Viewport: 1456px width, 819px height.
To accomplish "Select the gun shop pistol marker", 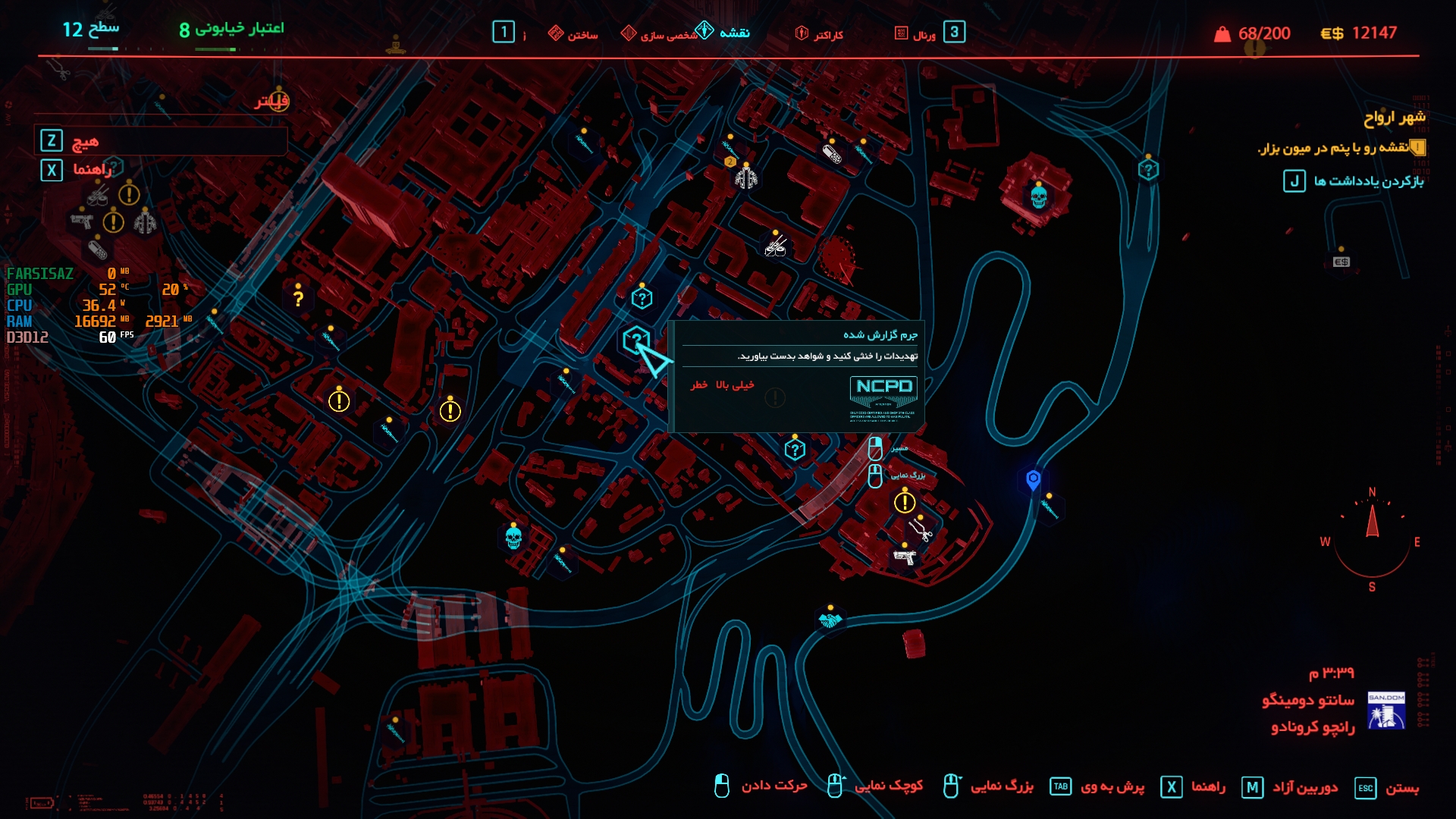I will pyautogui.click(x=904, y=557).
